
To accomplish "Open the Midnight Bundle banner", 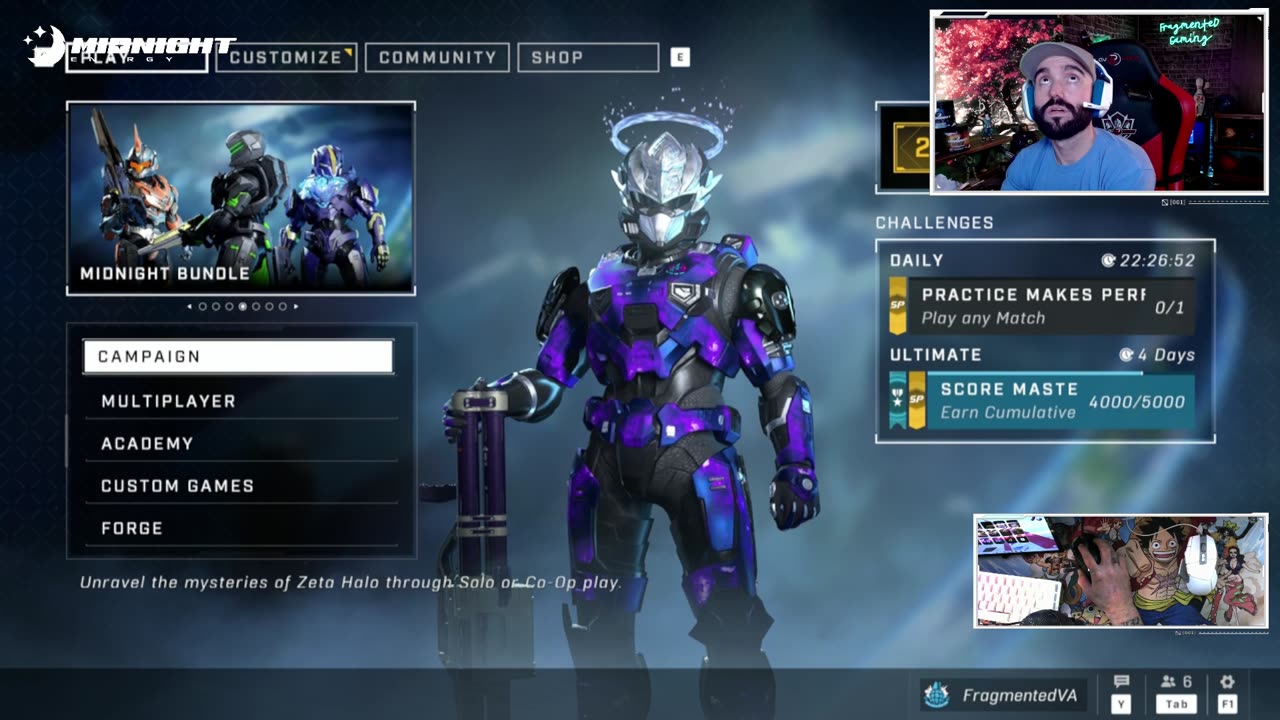I will click(x=241, y=198).
